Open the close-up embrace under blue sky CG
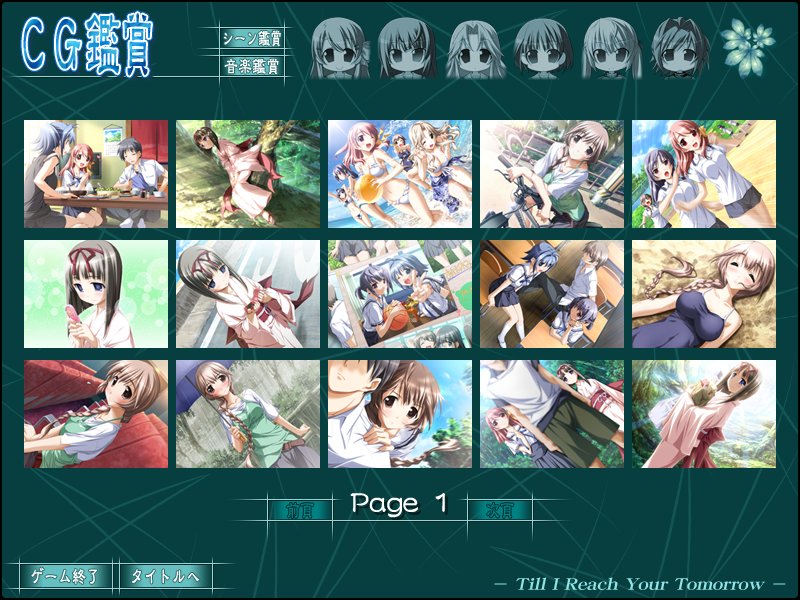Viewport: 800px width, 600px height. [400, 414]
